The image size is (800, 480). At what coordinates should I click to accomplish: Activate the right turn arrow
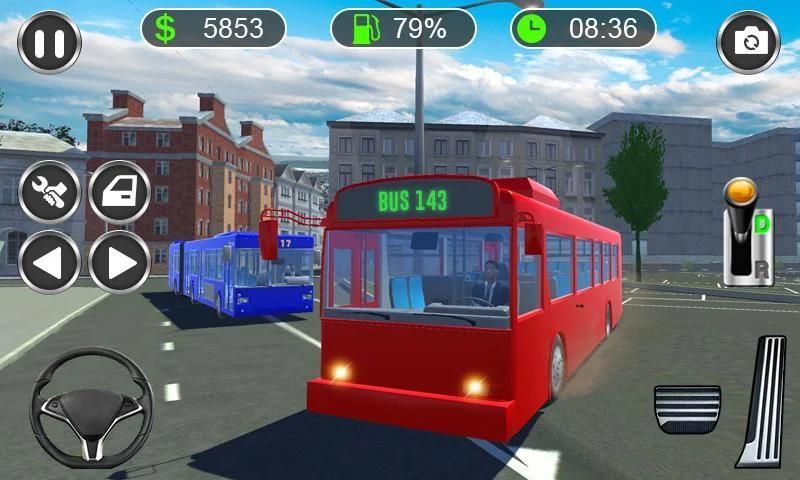[119, 262]
